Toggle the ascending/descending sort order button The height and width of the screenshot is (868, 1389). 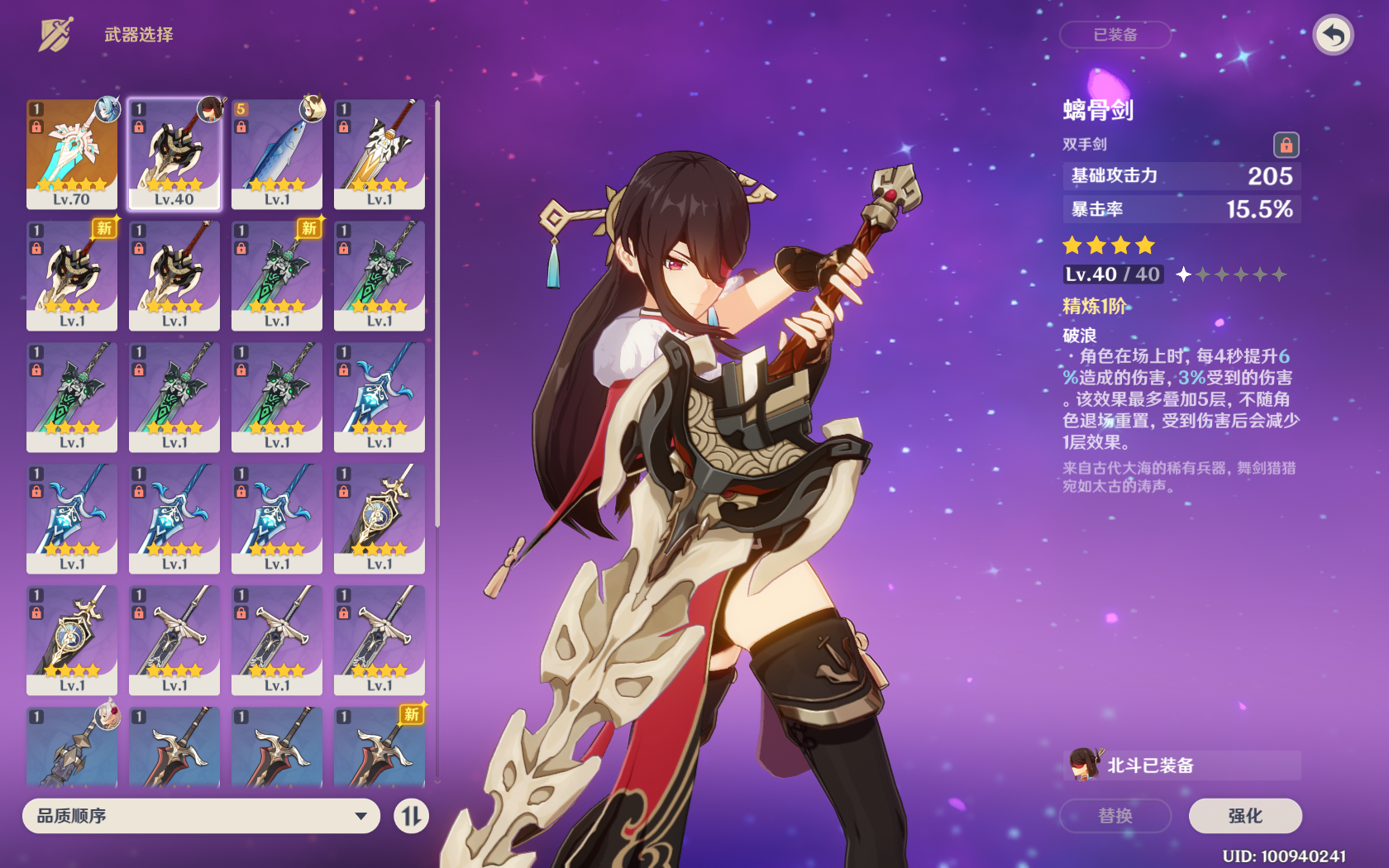tap(411, 816)
